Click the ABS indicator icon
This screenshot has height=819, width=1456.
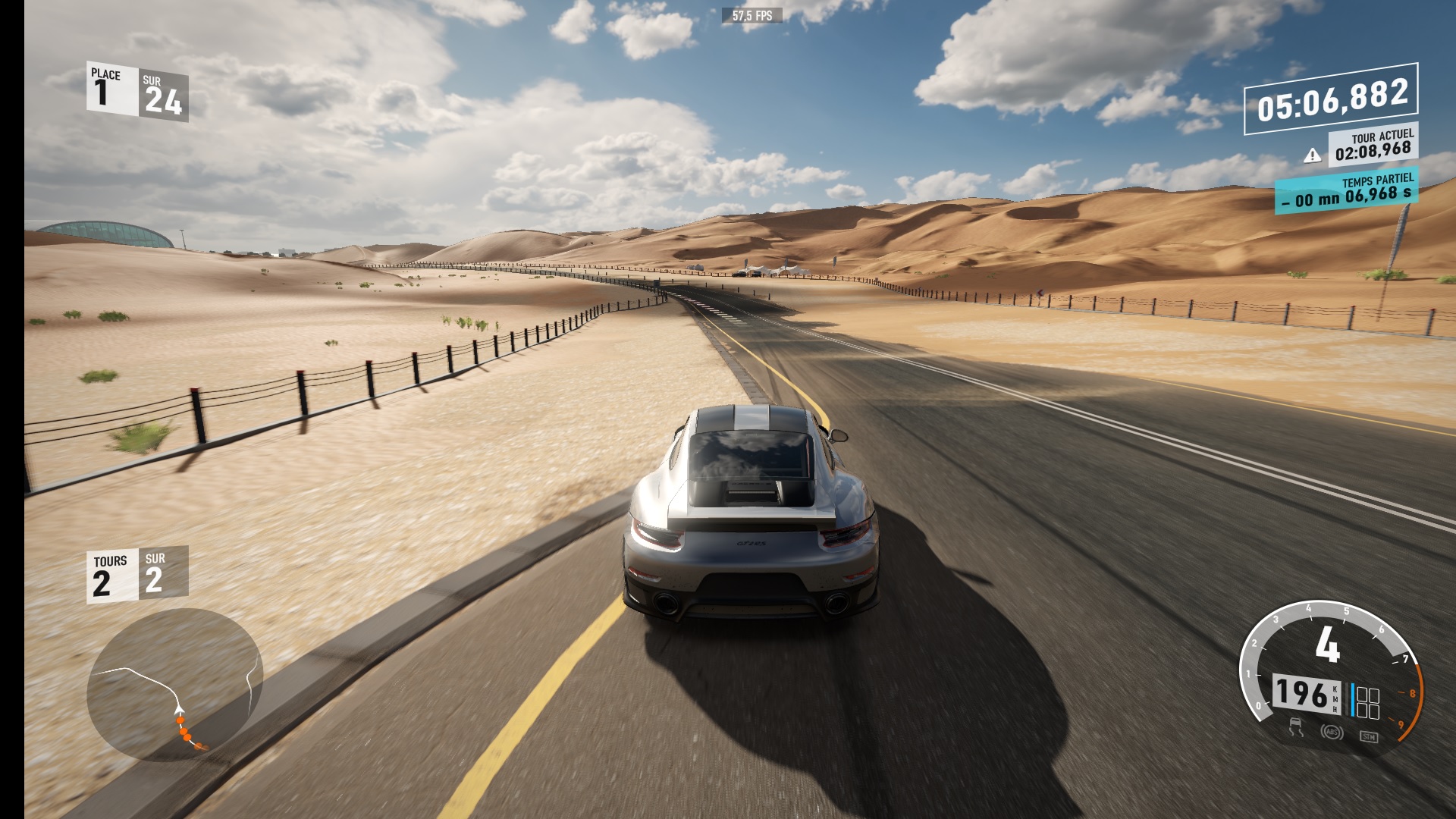coord(1332,733)
